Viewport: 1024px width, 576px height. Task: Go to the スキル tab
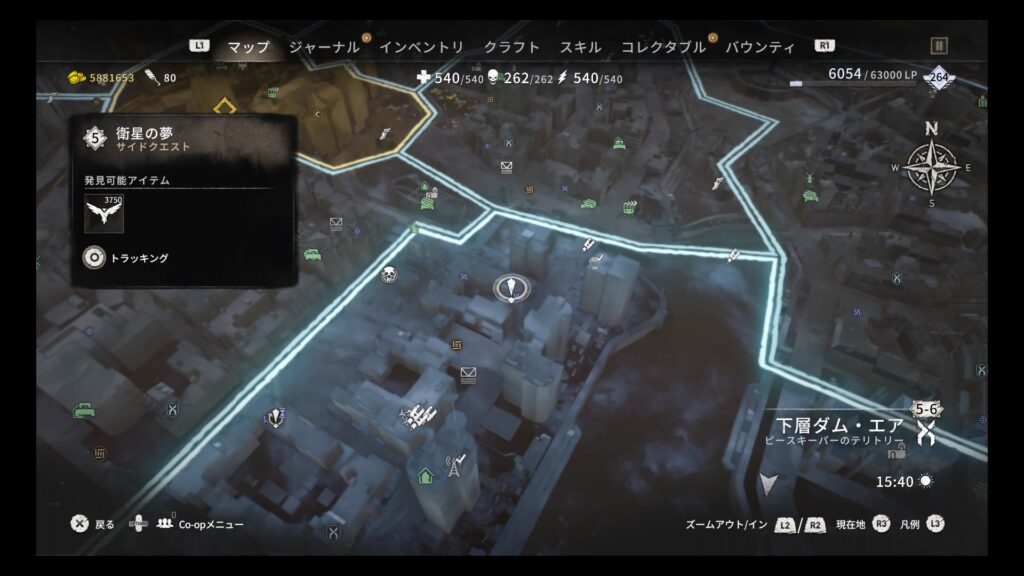click(580, 47)
